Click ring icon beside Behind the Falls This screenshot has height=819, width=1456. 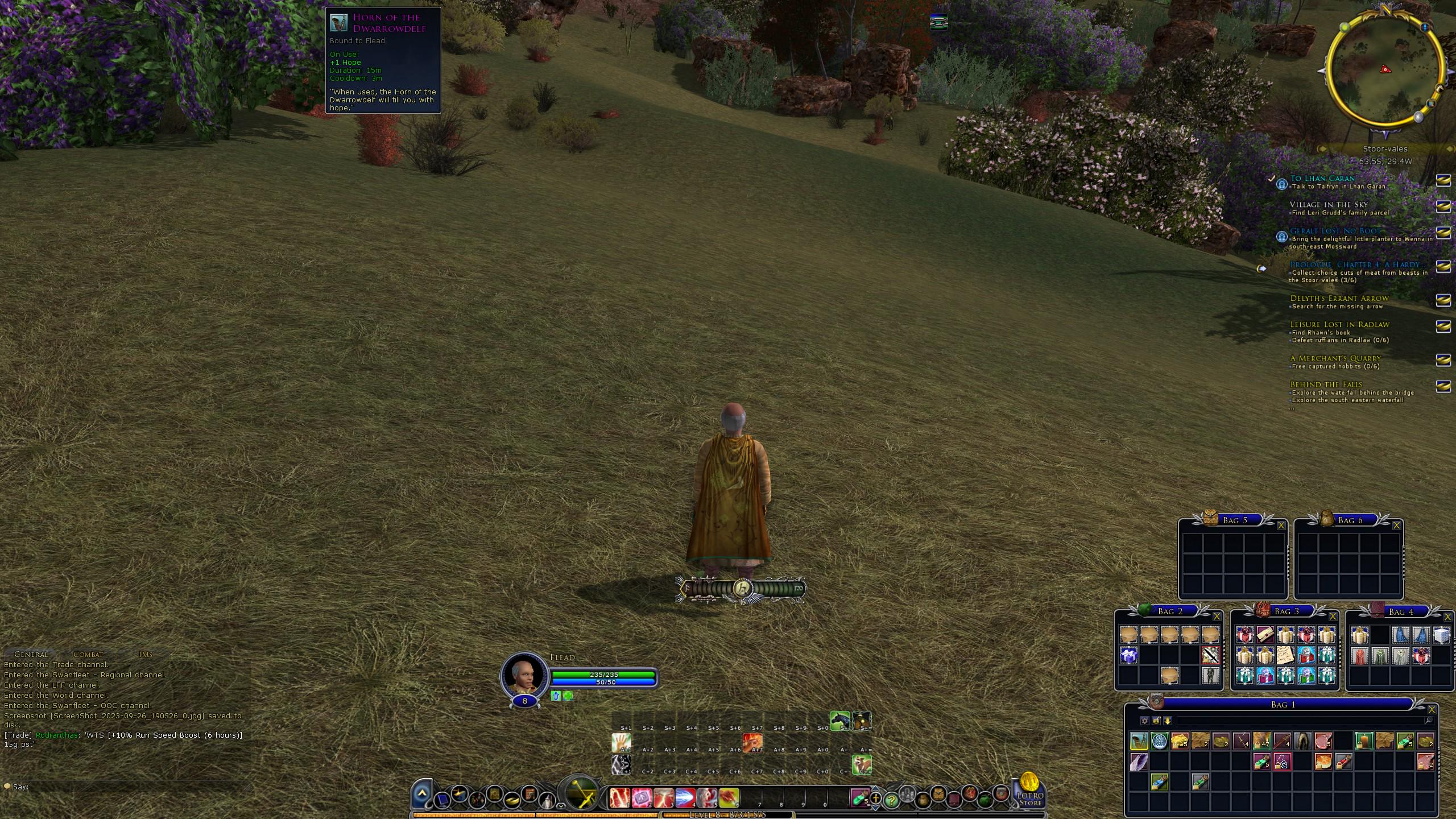click(x=1443, y=387)
